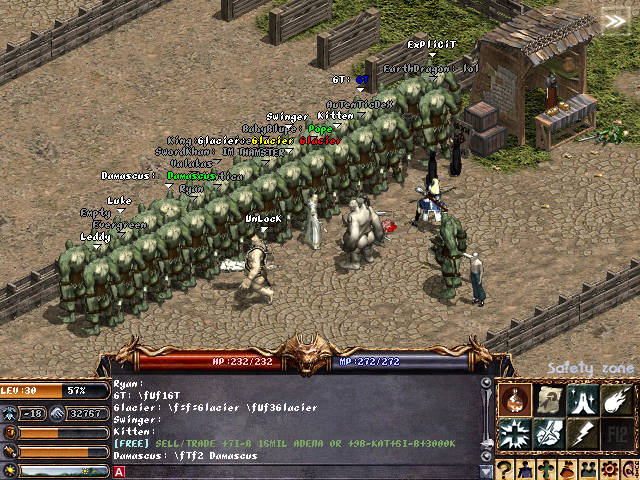Image resolution: width=640 pixels, height=480 pixels.
Task: Click the chat scrollbar down arrow
Action: [486, 470]
